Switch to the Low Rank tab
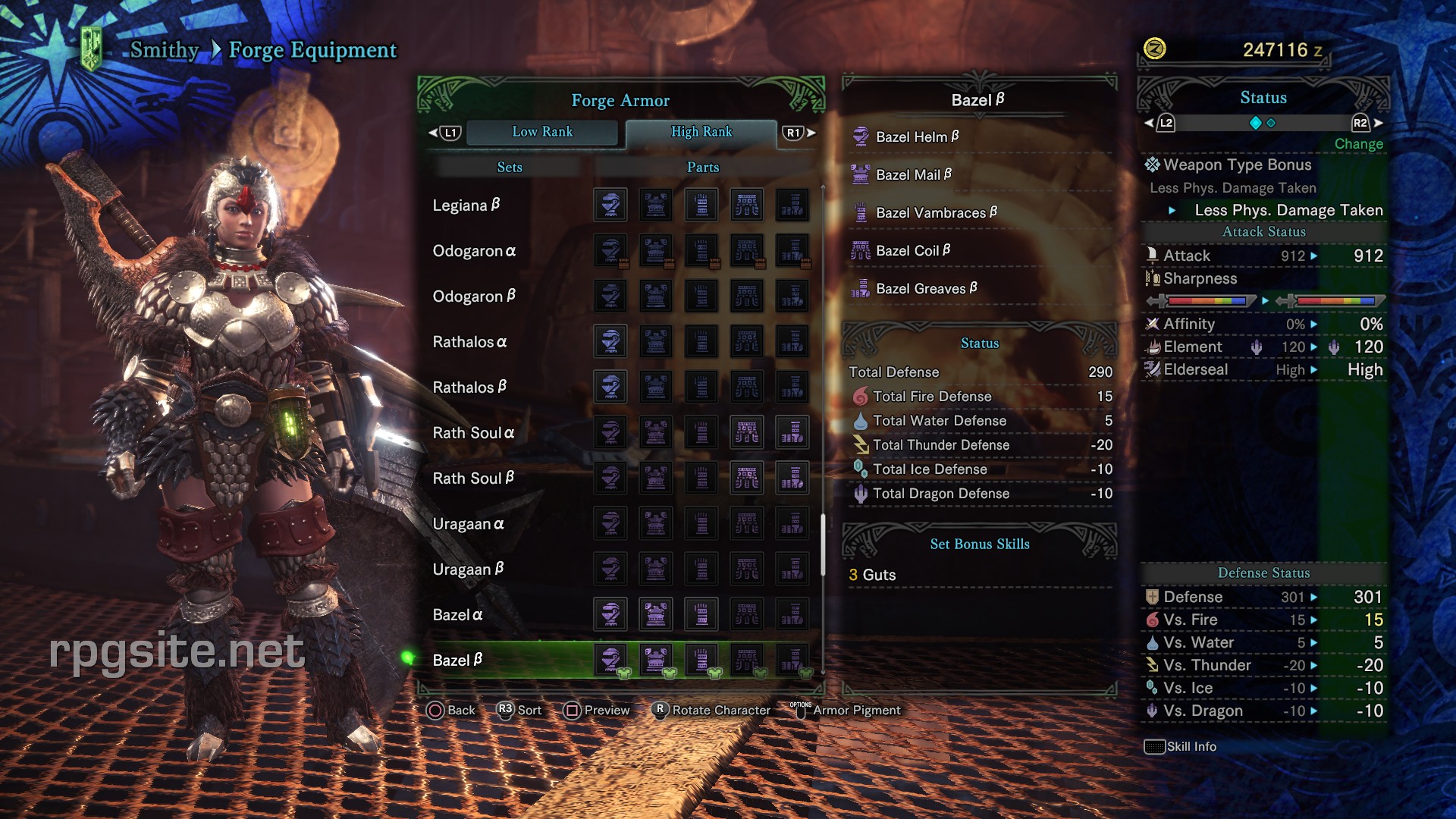The image size is (1456, 819). point(543,132)
